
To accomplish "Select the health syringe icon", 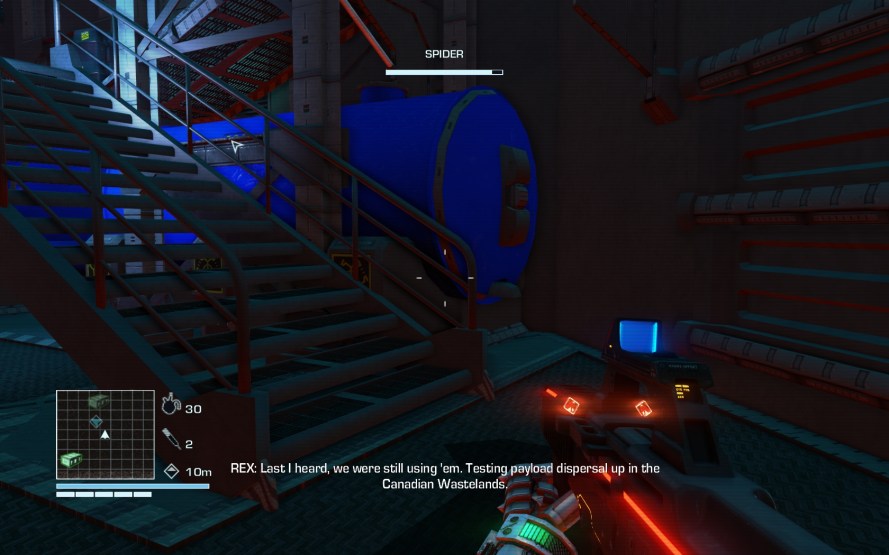I will pyautogui.click(x=170, y=438).
